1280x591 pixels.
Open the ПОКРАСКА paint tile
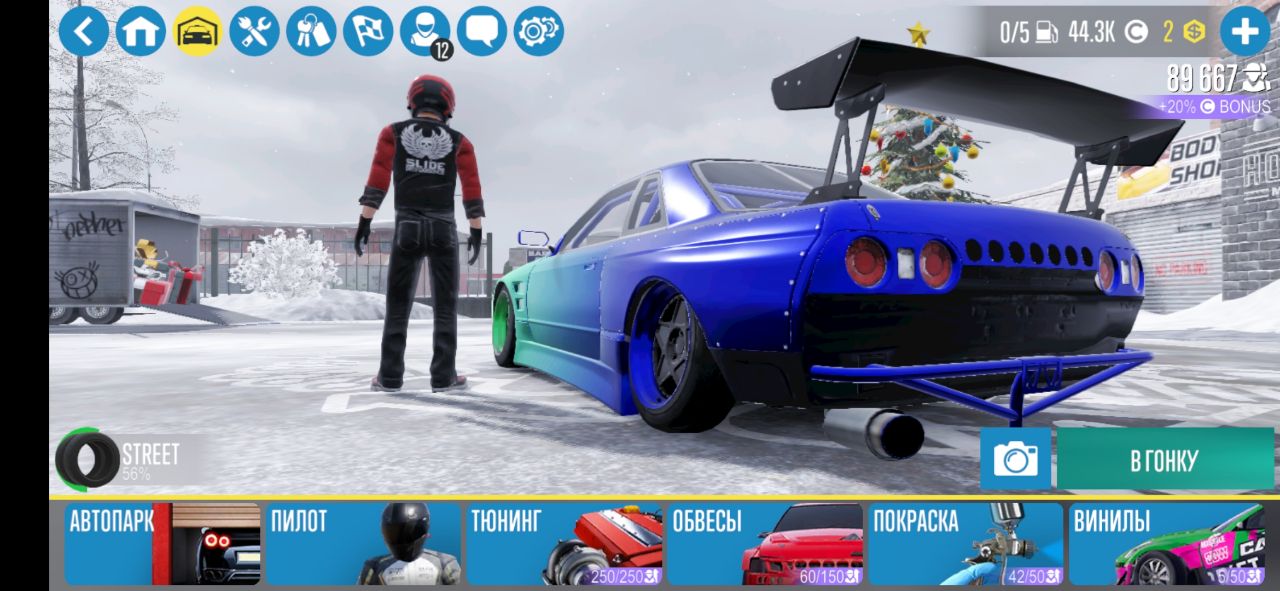click(966, 544)
